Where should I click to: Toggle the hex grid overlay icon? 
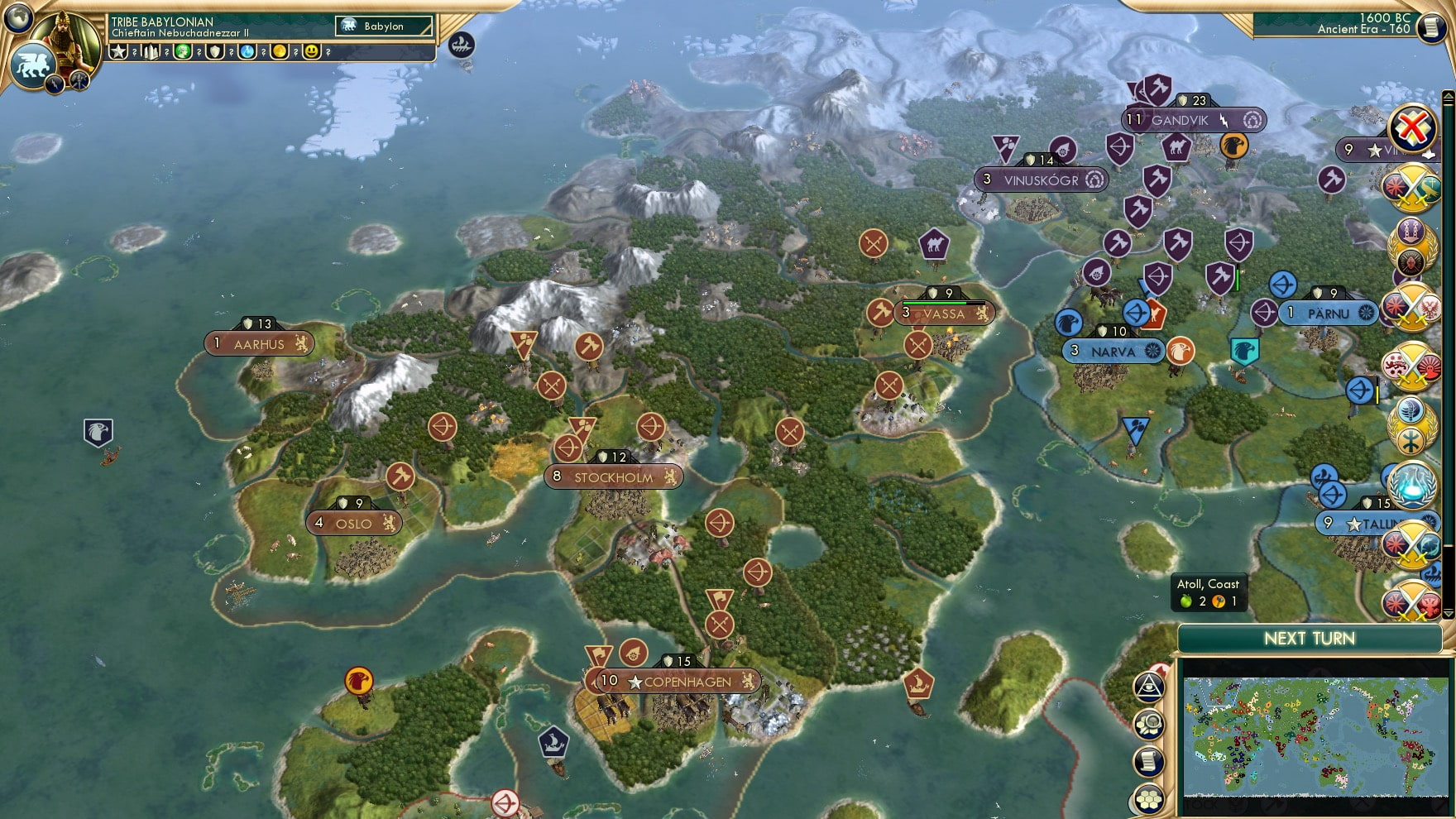1149,797
